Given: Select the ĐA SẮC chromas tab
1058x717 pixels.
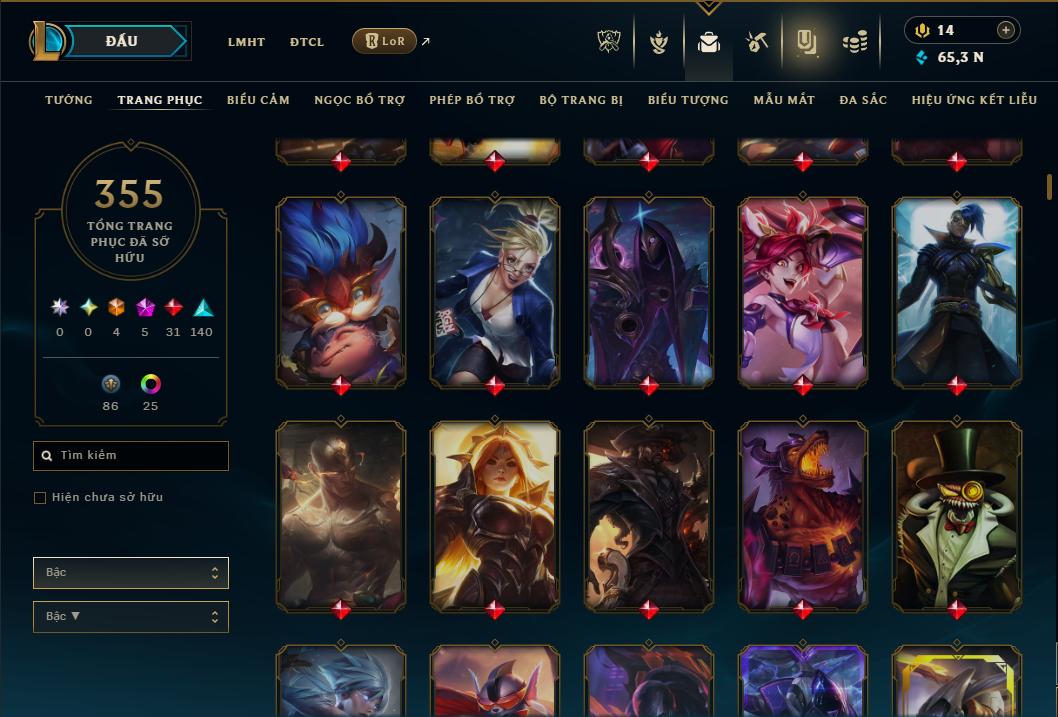Looking at the screenshot, I should [x=863, y=100].
